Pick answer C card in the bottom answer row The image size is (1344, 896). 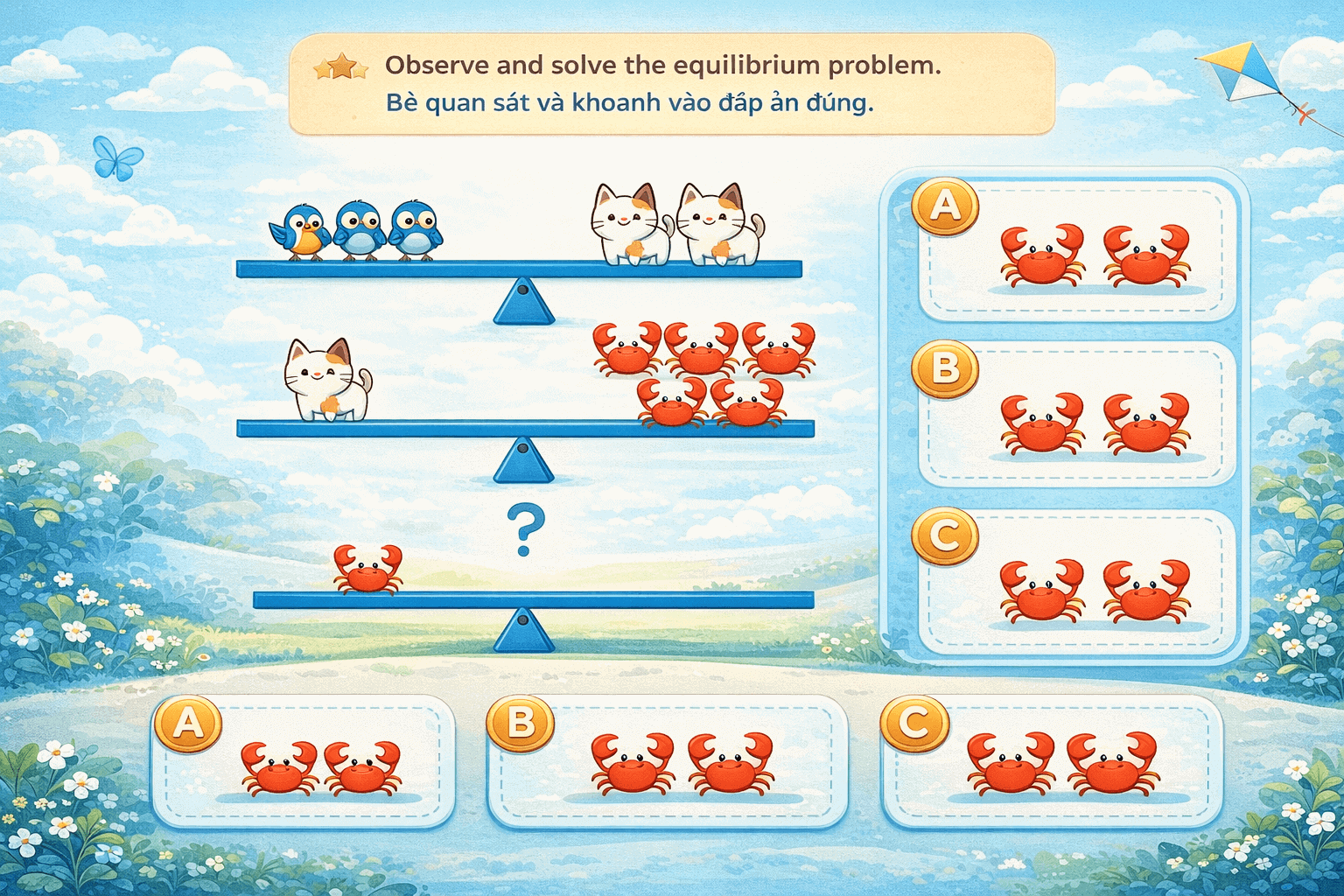1052,763
